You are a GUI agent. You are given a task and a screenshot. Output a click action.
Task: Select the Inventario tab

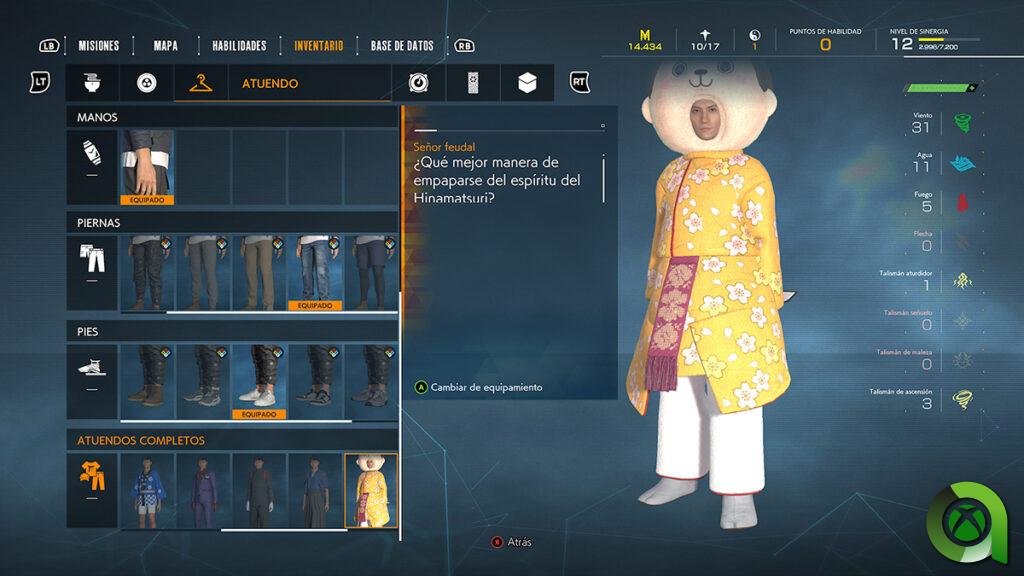pyautogui.click(x=318, y=45)
